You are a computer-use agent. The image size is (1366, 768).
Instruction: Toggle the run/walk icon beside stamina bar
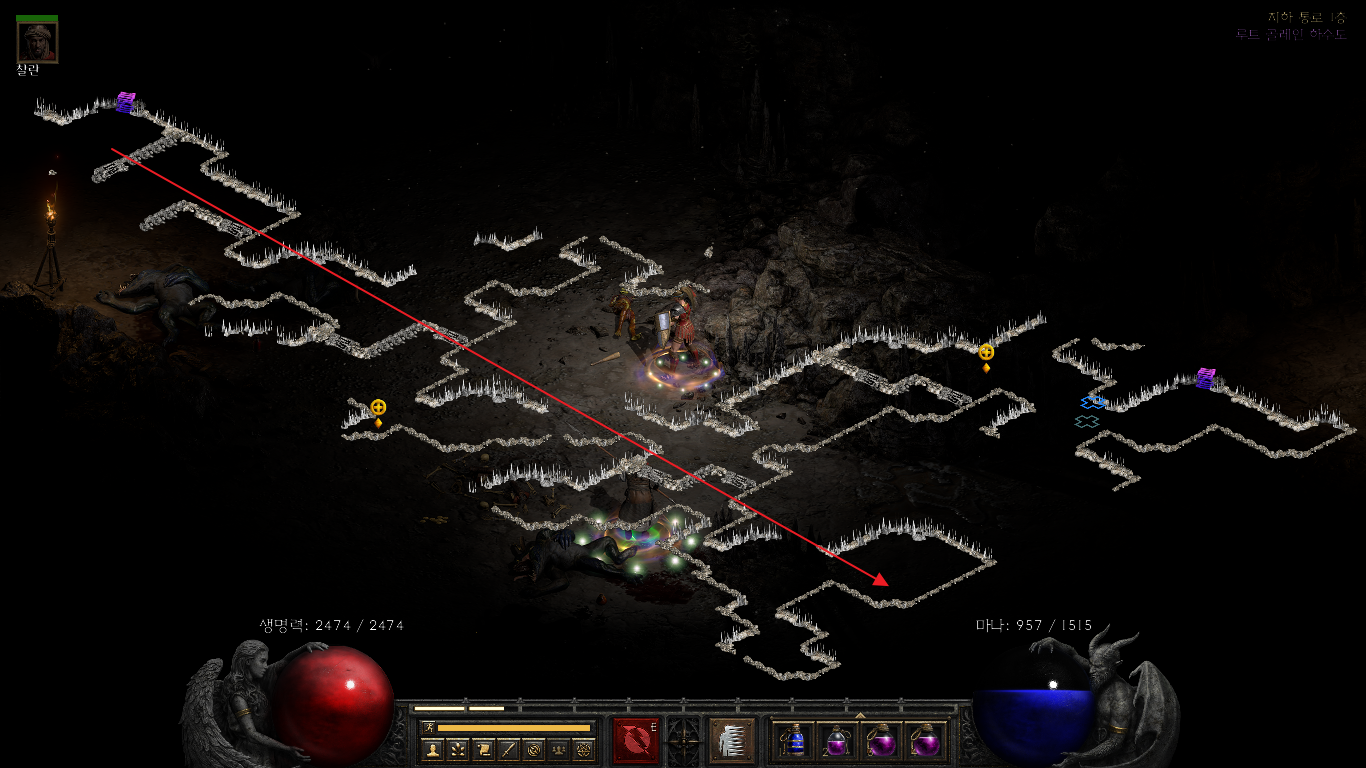coord(428,727)
